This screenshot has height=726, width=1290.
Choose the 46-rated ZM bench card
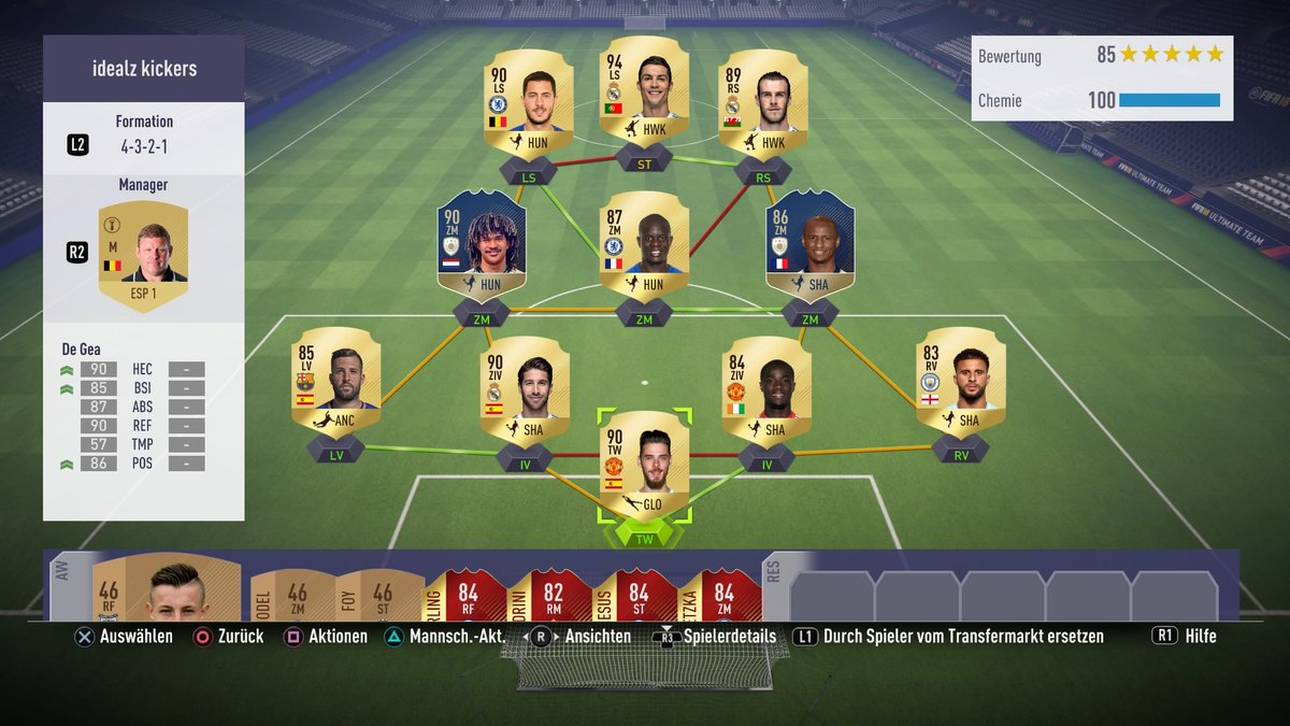[x=294, y=597]
